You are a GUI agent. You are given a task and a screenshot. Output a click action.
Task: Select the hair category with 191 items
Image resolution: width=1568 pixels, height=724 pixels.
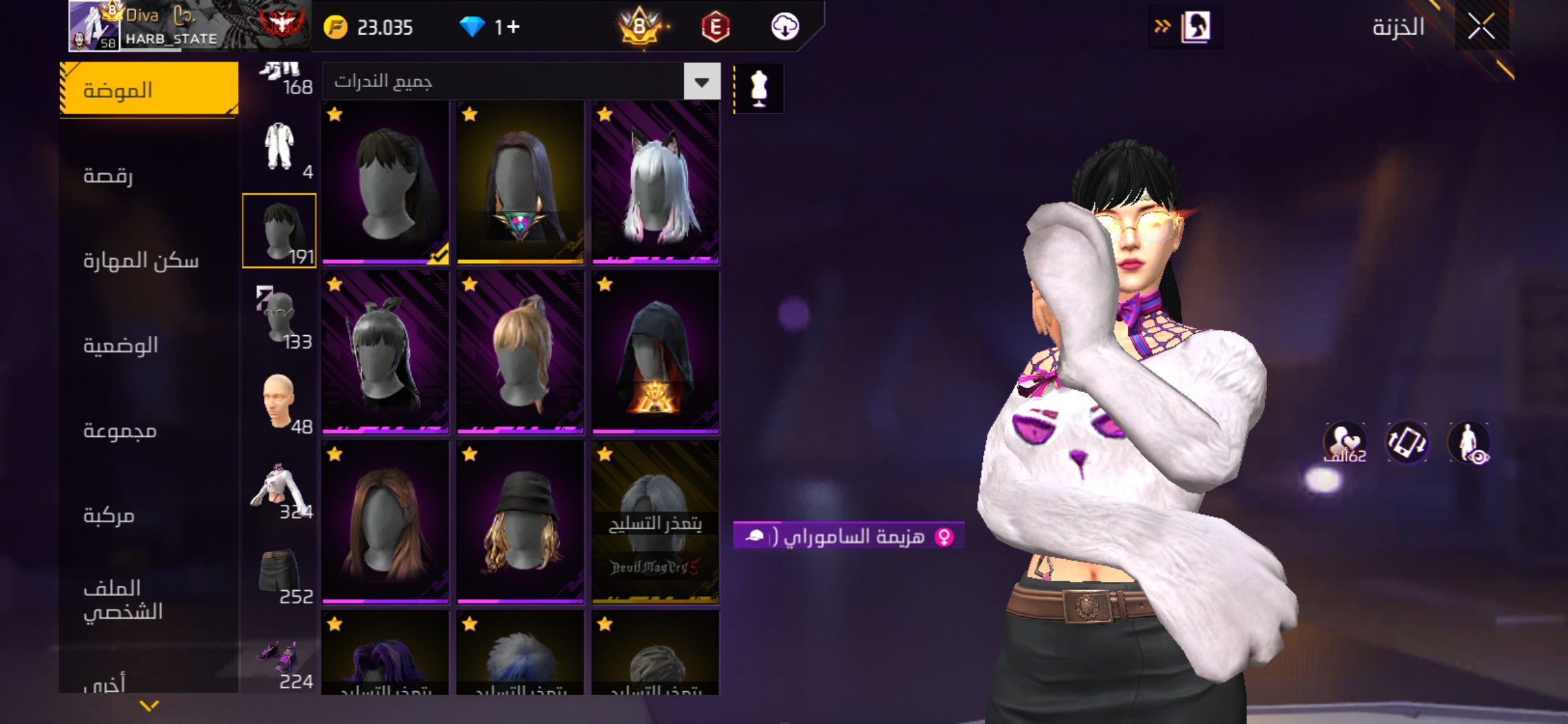click(279, 231)
